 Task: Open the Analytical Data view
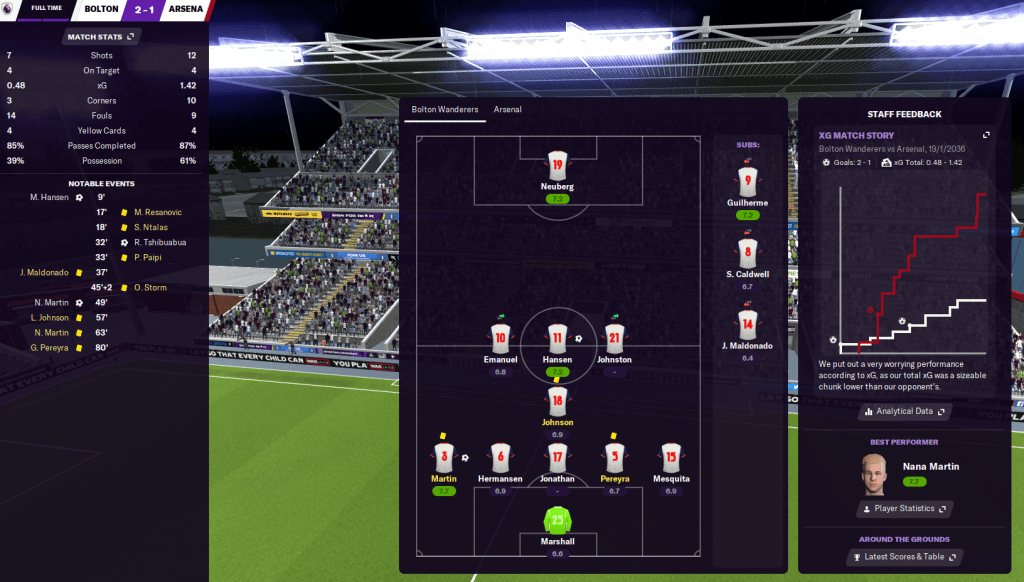[x=904, y=411]
